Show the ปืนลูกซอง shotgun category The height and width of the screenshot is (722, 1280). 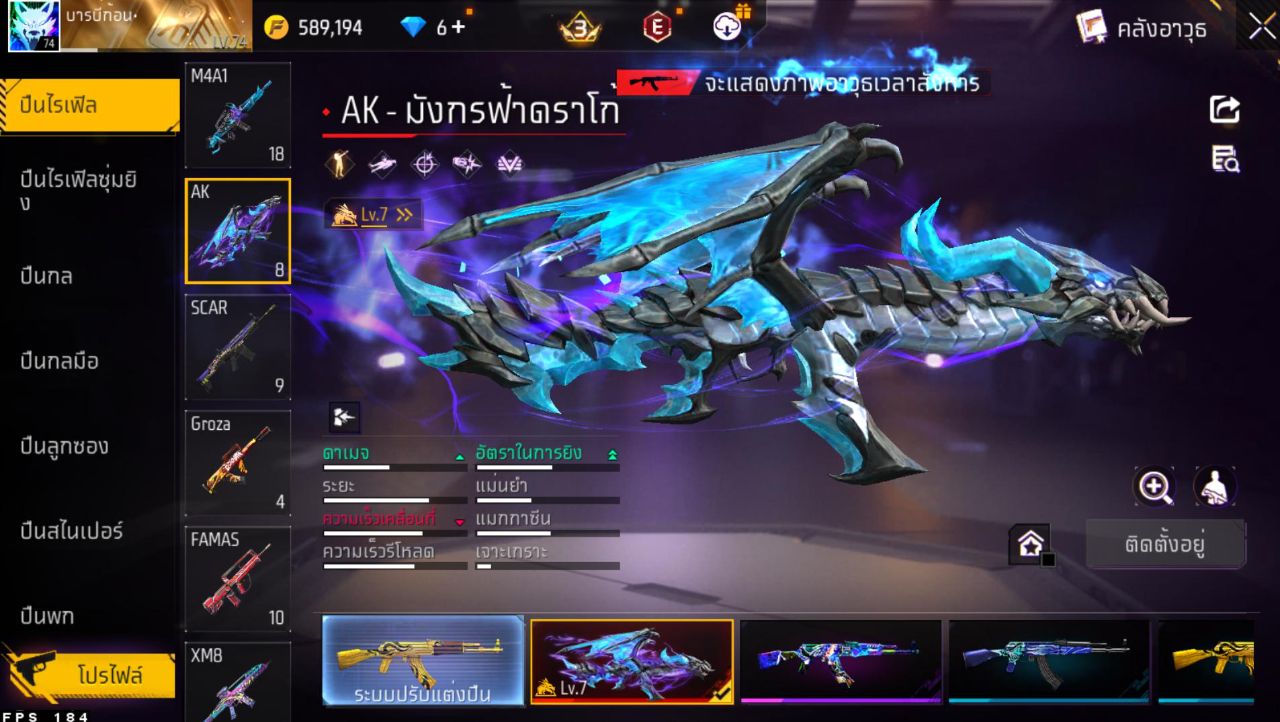click(x=65, y=446)
